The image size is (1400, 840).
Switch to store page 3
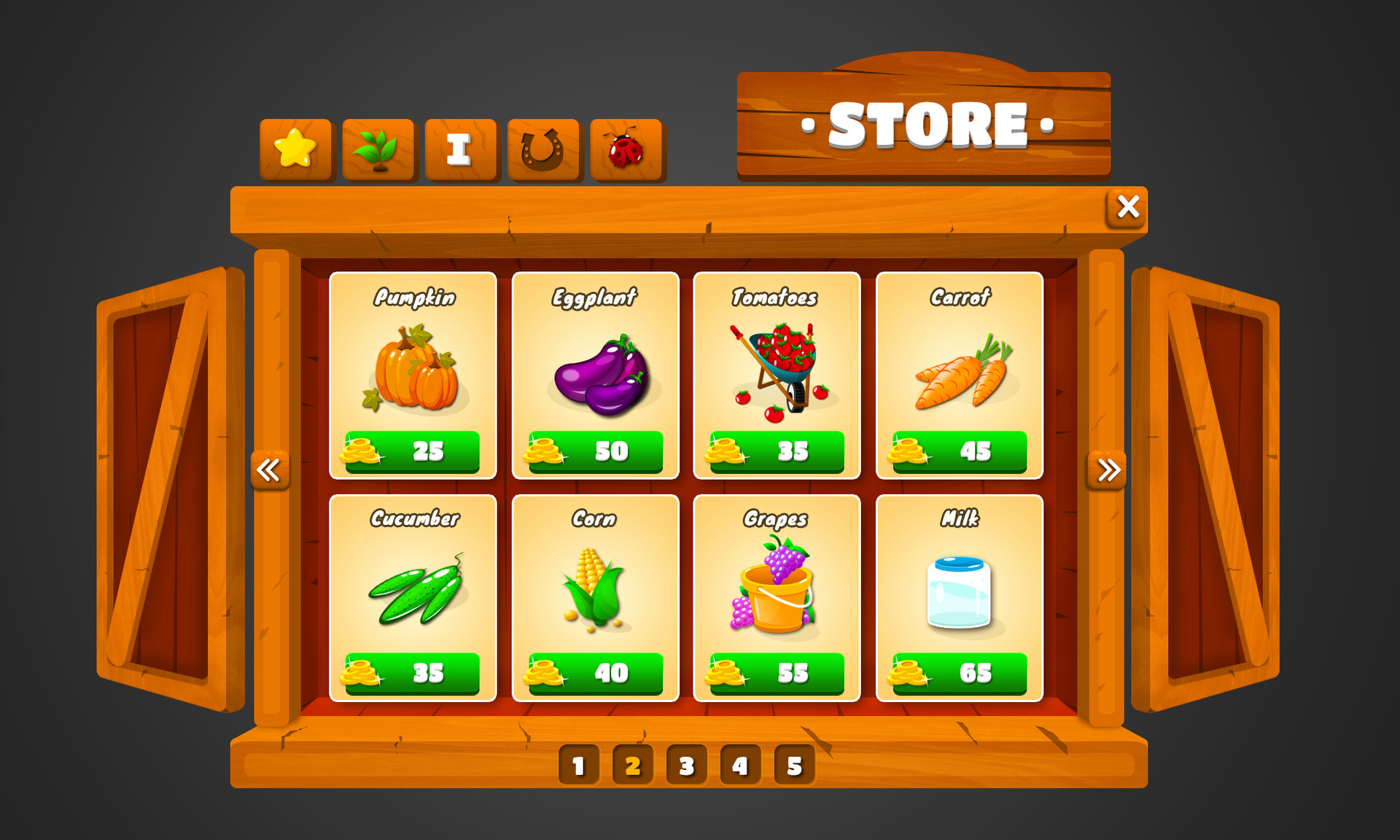click(x=685, y=766)
